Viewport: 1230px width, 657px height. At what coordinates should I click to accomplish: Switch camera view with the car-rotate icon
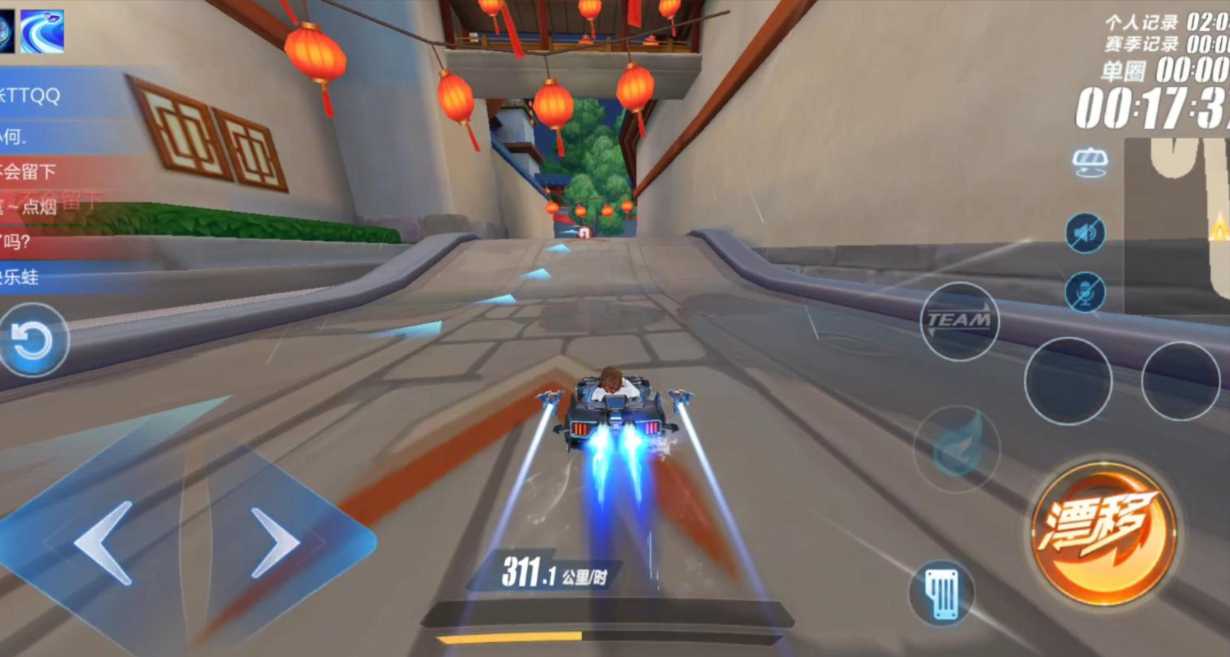coord(1089,163)
